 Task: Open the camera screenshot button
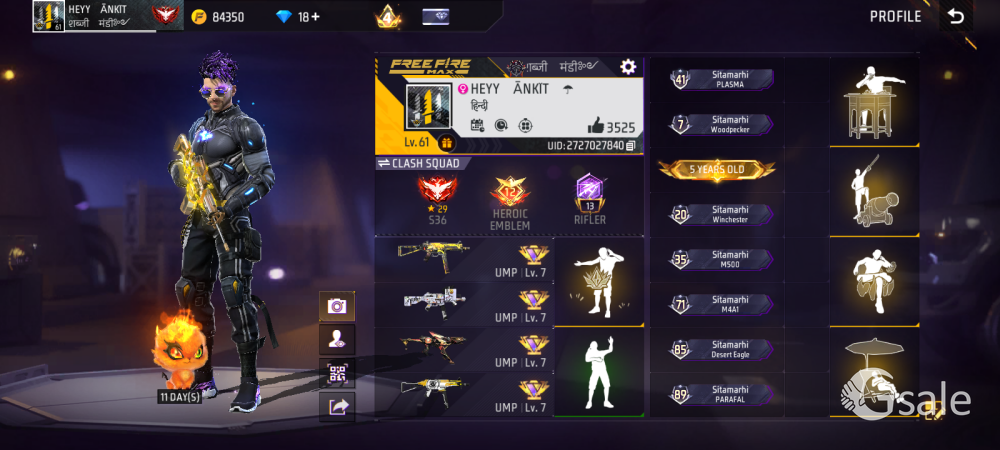click(337, 306)
